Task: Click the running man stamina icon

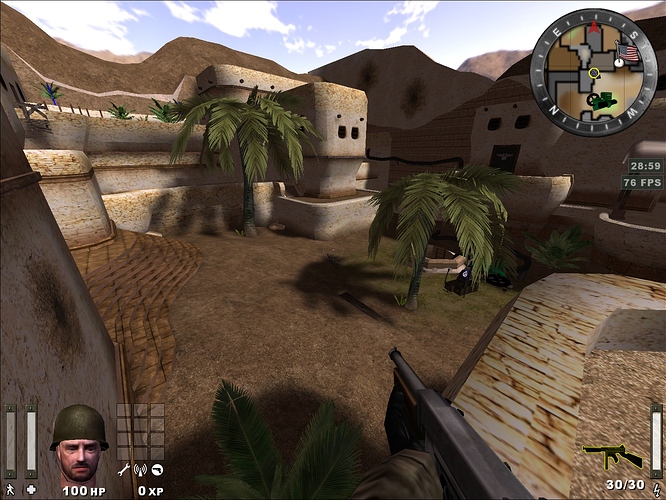Action: (x=10, y=489)
